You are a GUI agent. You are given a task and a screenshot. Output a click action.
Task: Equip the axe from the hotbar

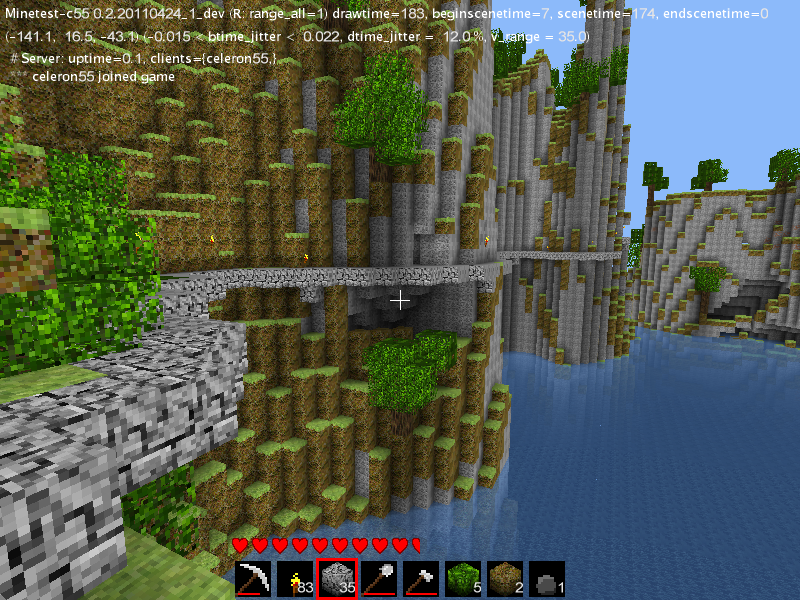tap(422, 579)
